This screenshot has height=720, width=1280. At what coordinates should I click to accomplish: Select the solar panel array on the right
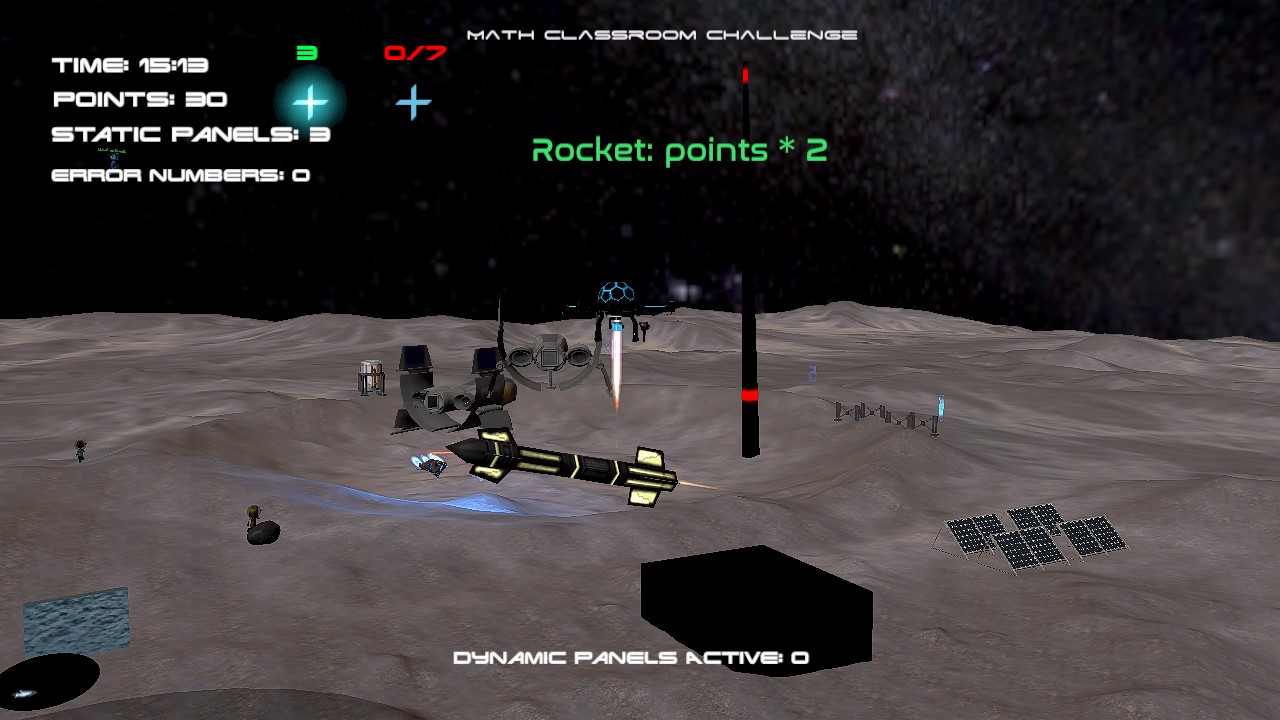pos(1030,535)
